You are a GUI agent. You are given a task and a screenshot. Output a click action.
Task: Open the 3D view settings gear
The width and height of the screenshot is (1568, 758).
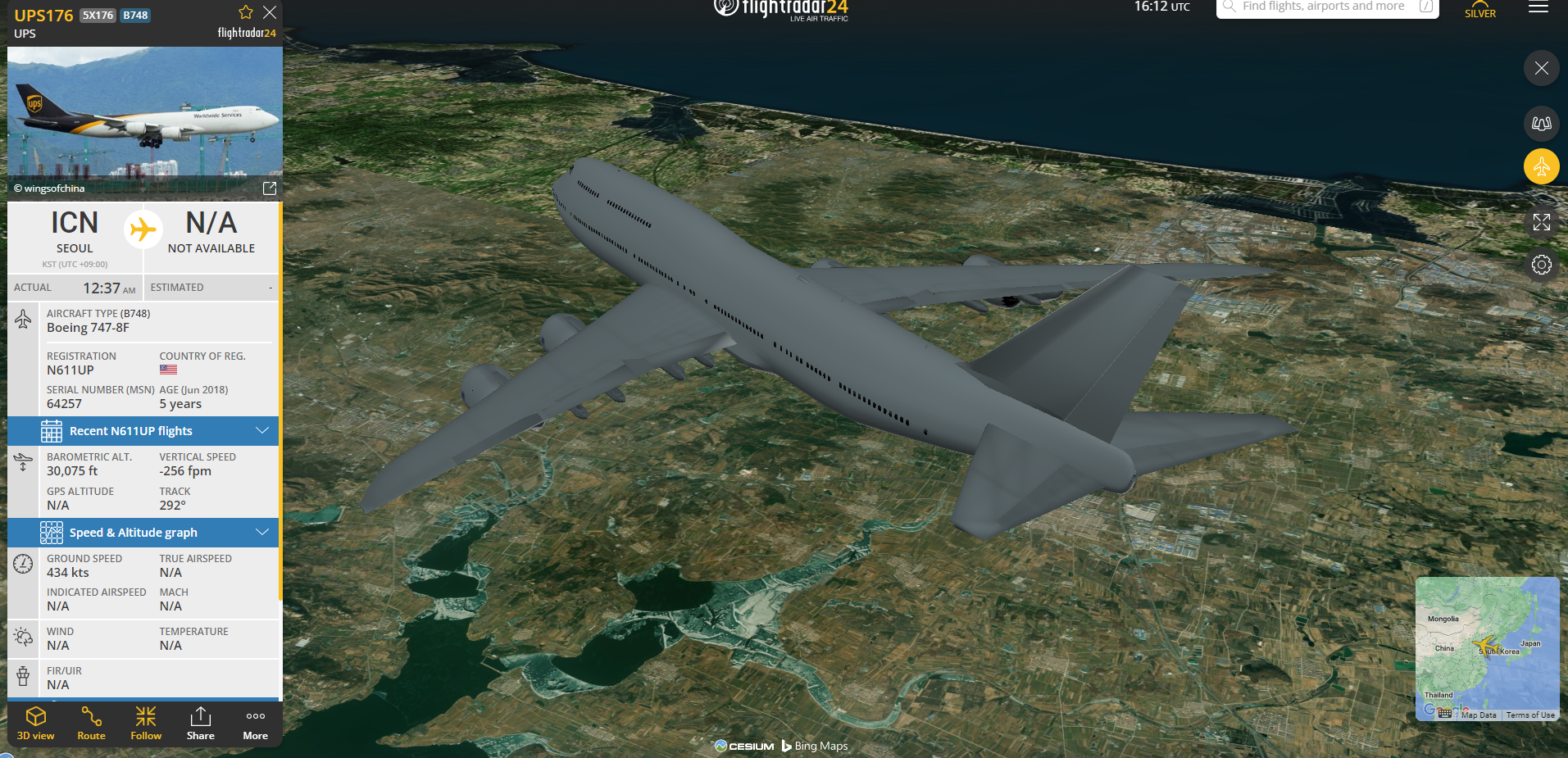1541,265
